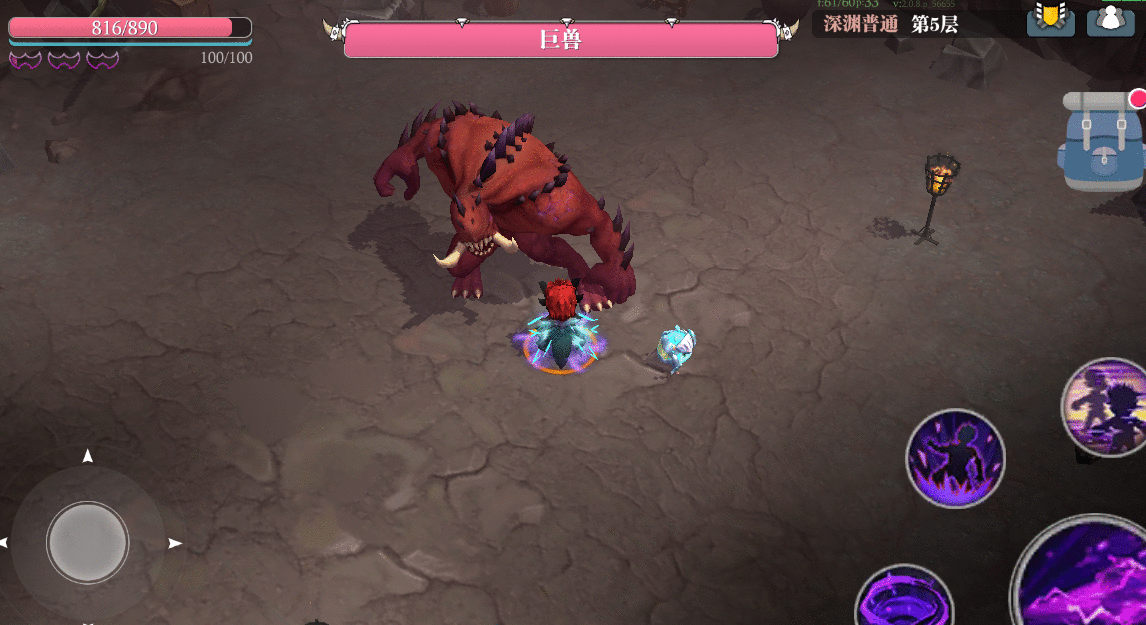Open the player silhouette group menu

(x=1110, y=19)
